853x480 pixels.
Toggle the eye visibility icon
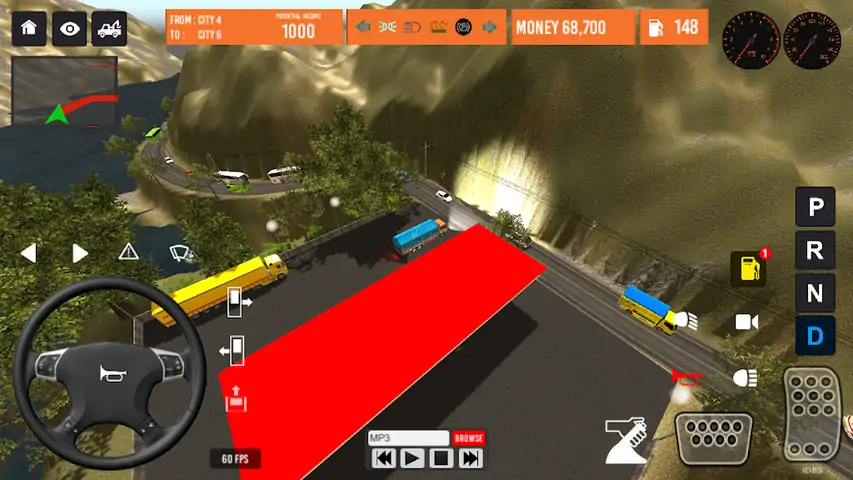pyautogui.click(x=69, y=28)
